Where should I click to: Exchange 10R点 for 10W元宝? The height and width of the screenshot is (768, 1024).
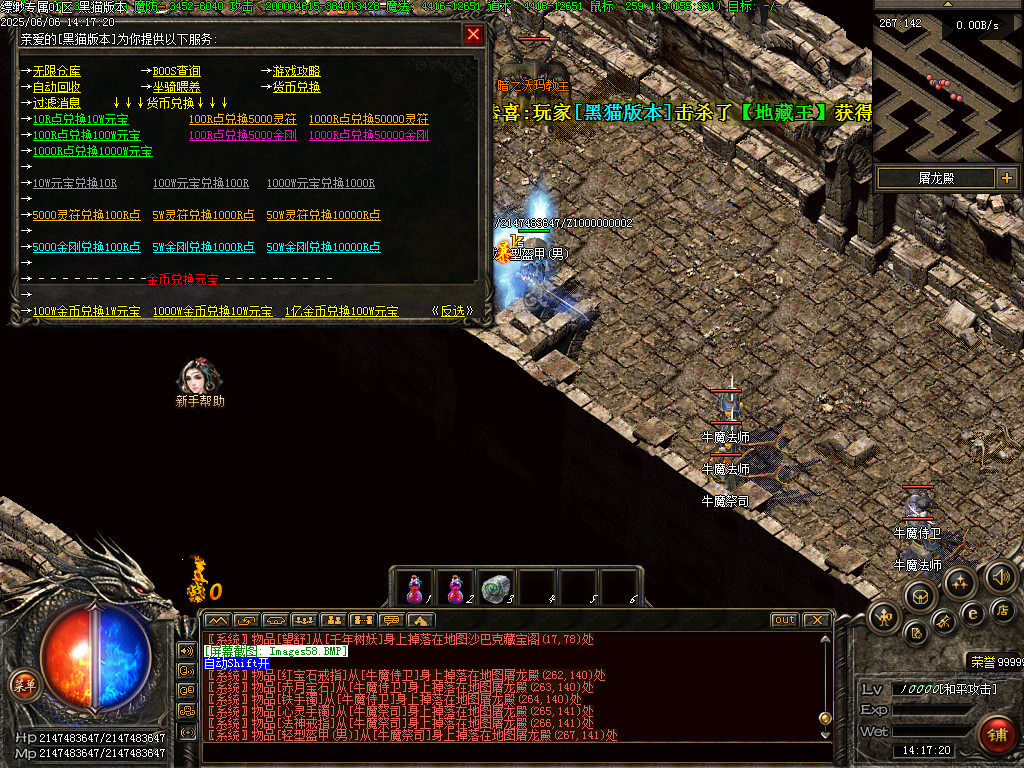pos(80,119)
